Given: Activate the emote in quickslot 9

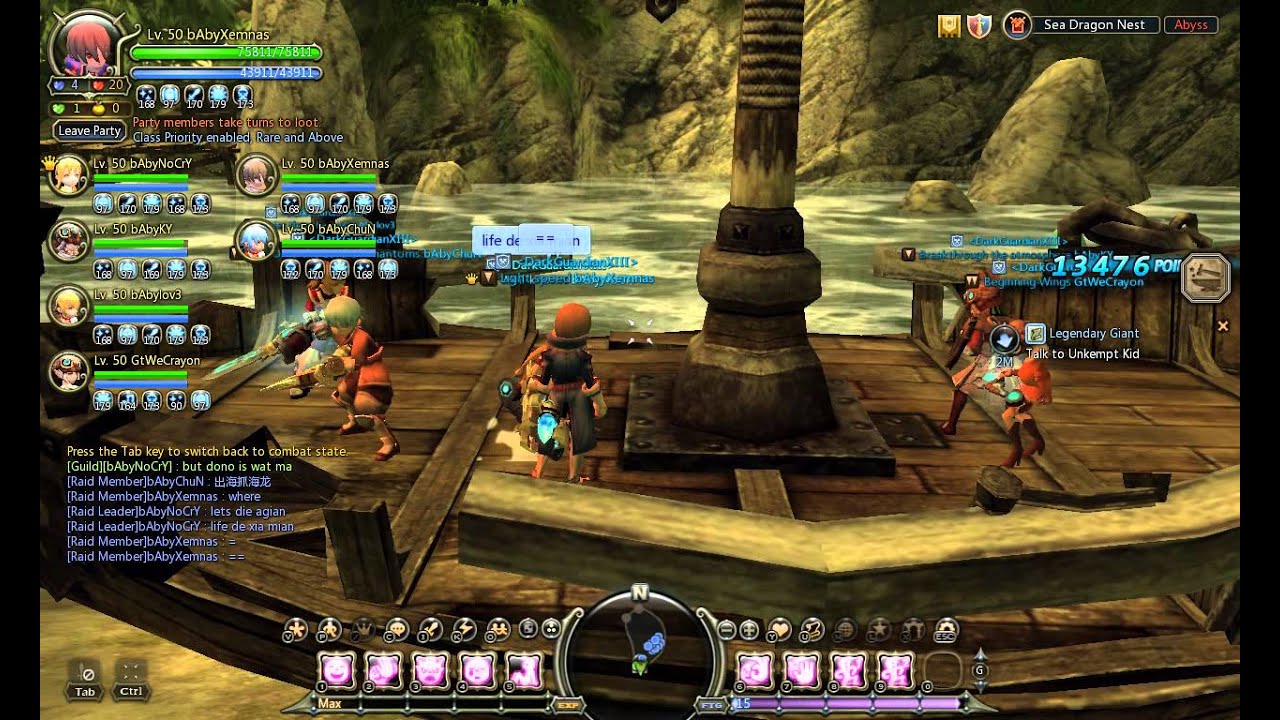Looking at the screenshot, I should [x=895, y=670].
